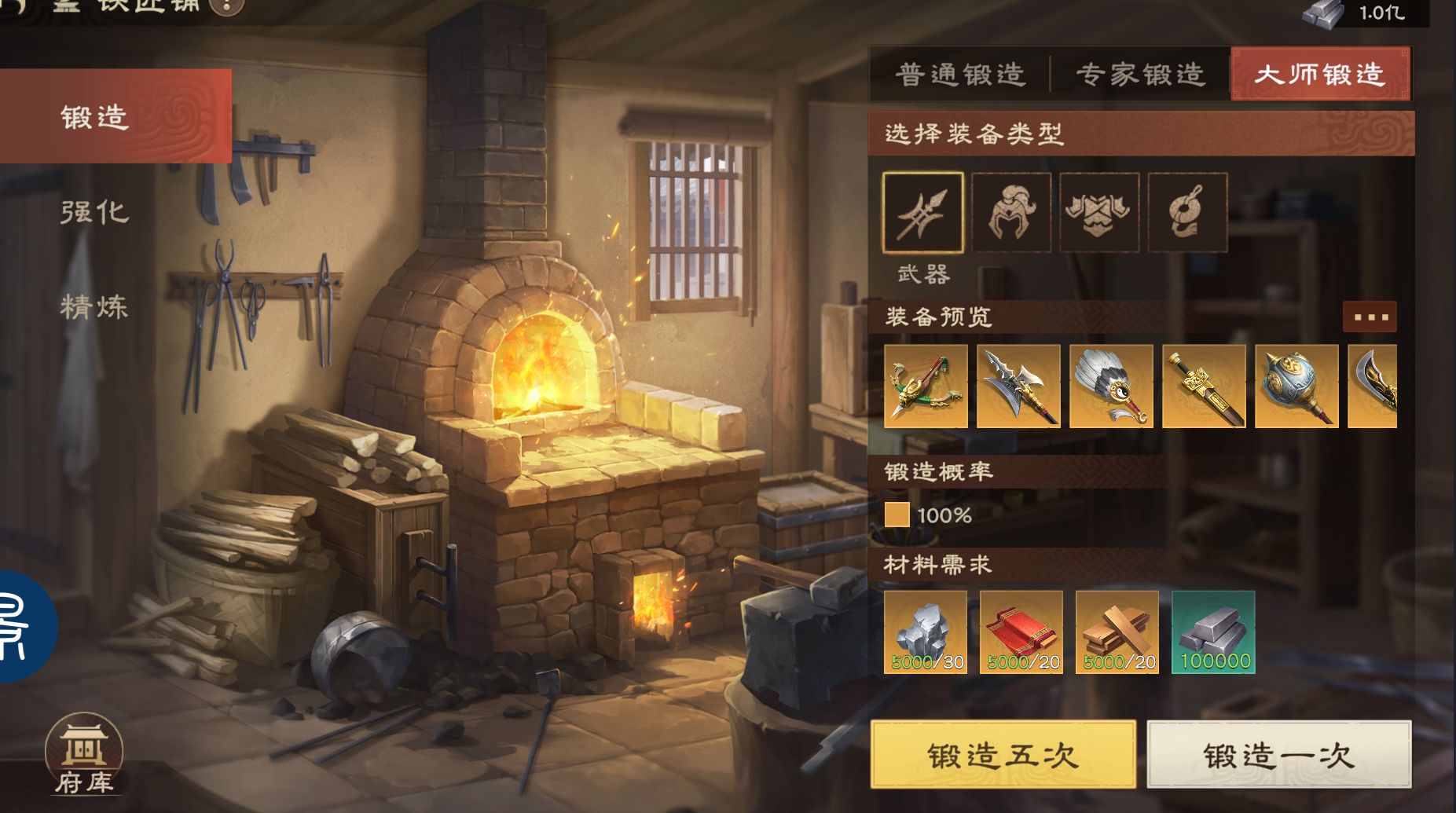This screenshot has width=1456, height=813.
Task: Click the stone material icon showing 5000/30
Action: (926, 632)
